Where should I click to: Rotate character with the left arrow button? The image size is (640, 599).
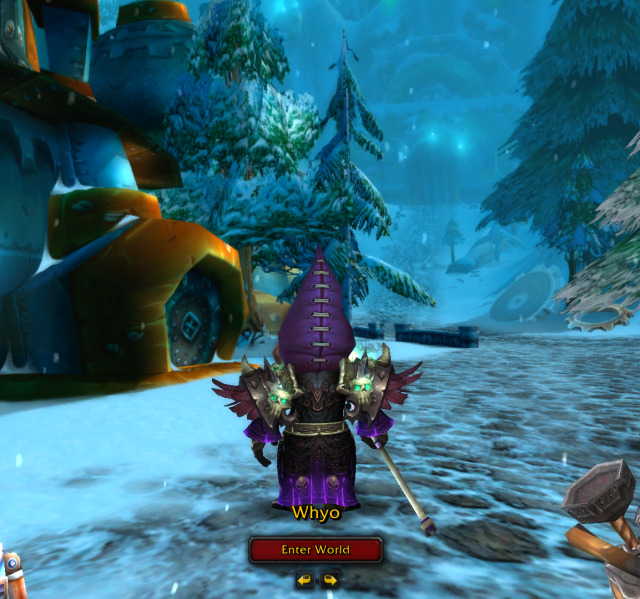point(304,579)
